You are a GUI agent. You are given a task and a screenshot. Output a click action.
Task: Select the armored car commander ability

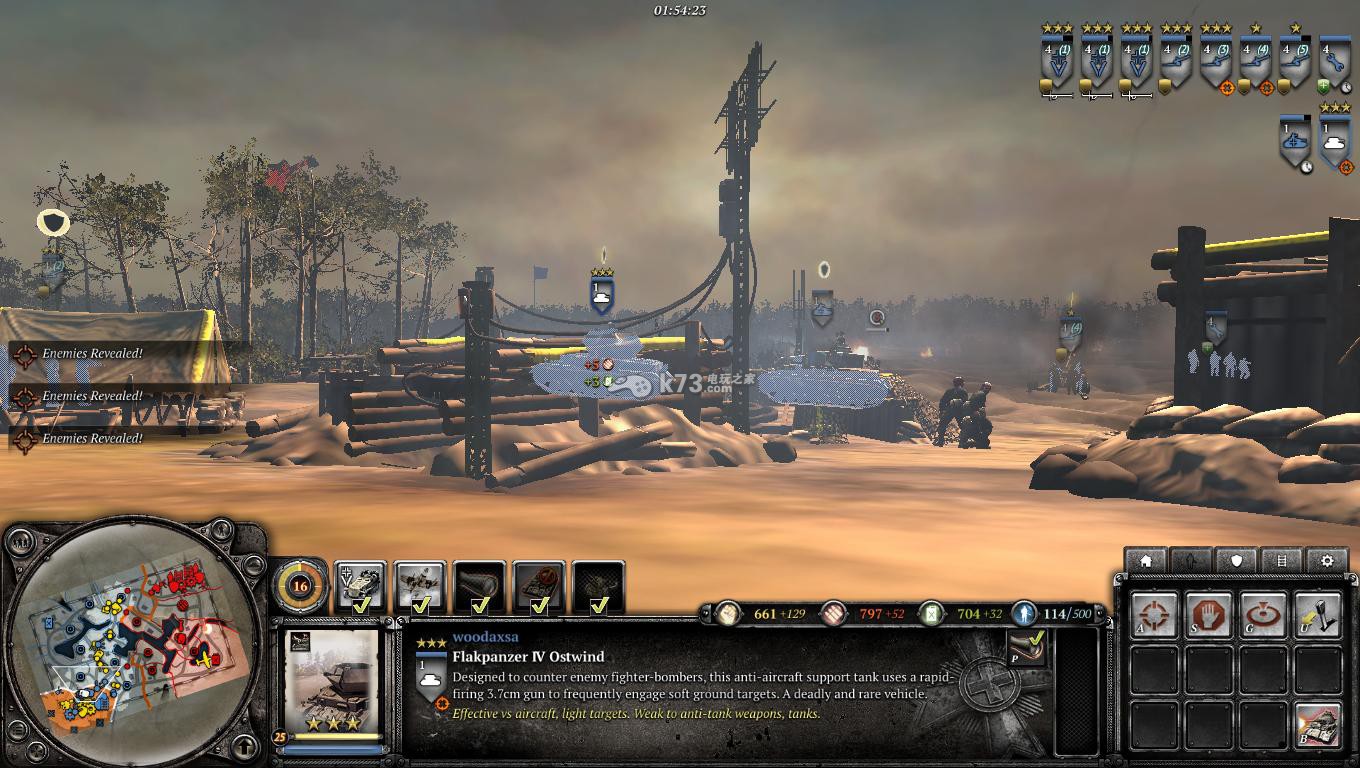point(360,586)
